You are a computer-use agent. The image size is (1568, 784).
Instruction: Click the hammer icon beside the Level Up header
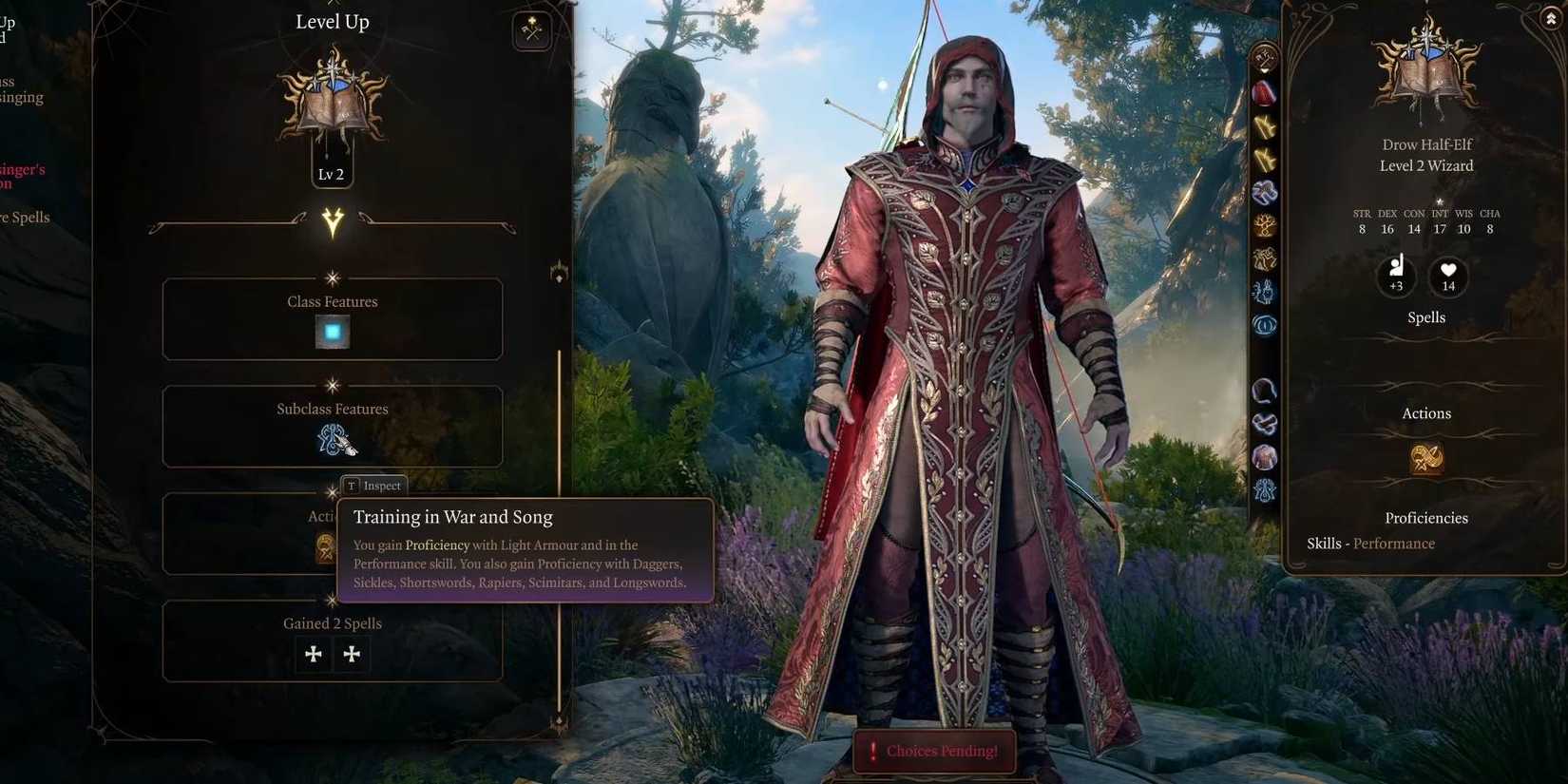(531, 29)
